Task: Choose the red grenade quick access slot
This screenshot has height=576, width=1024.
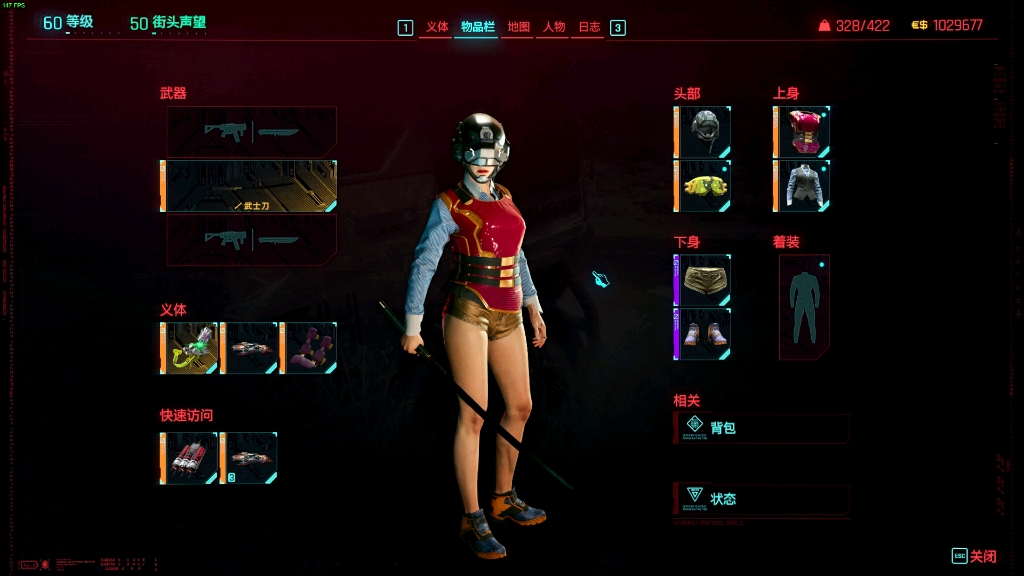Action: [x=189, y=458]
